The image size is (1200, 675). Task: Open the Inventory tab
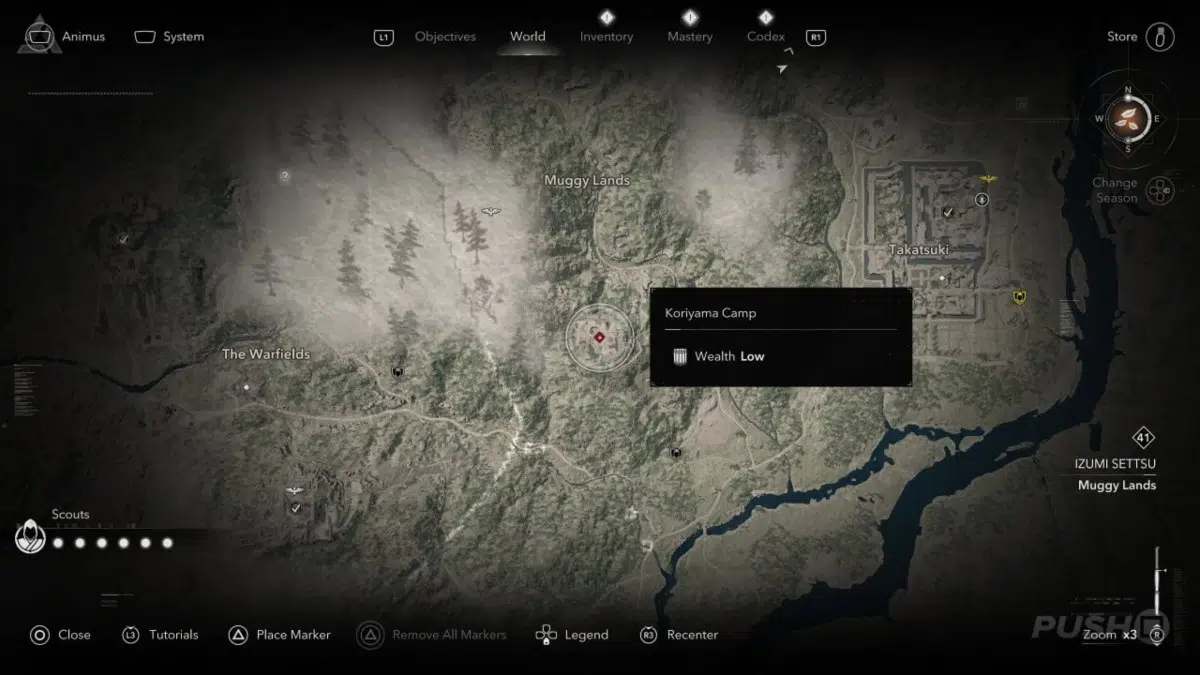pyautogui.click(x=606, y=37)
